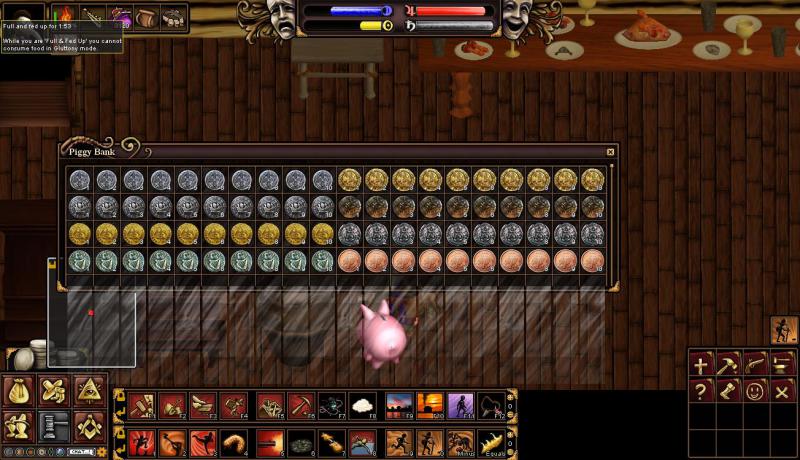Open the all-seeing eye pyramid menu
The width and height of the screenshot is (800, 460).
coord(88,391)
